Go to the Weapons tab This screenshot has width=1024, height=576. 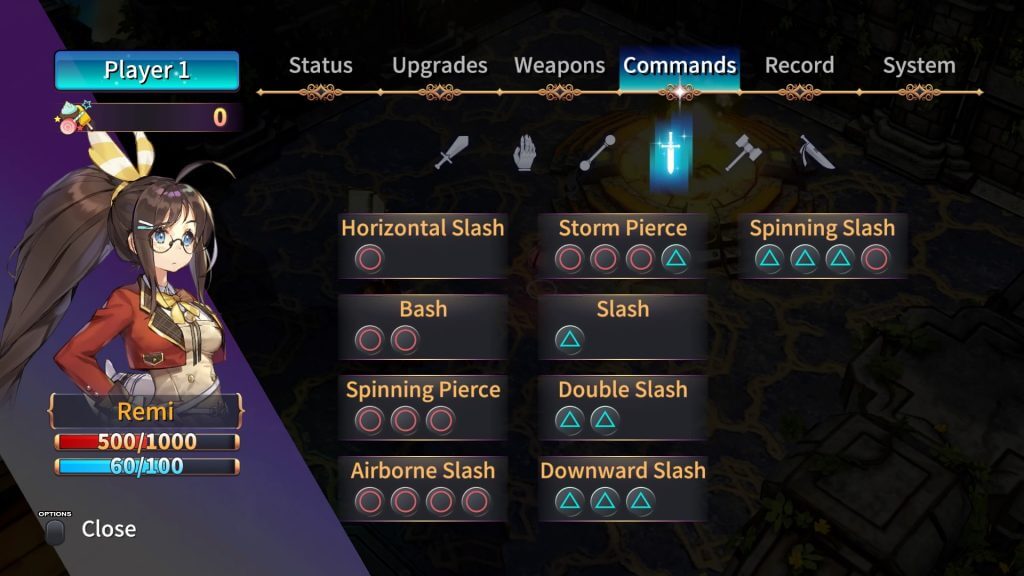(x=559, y=66)
